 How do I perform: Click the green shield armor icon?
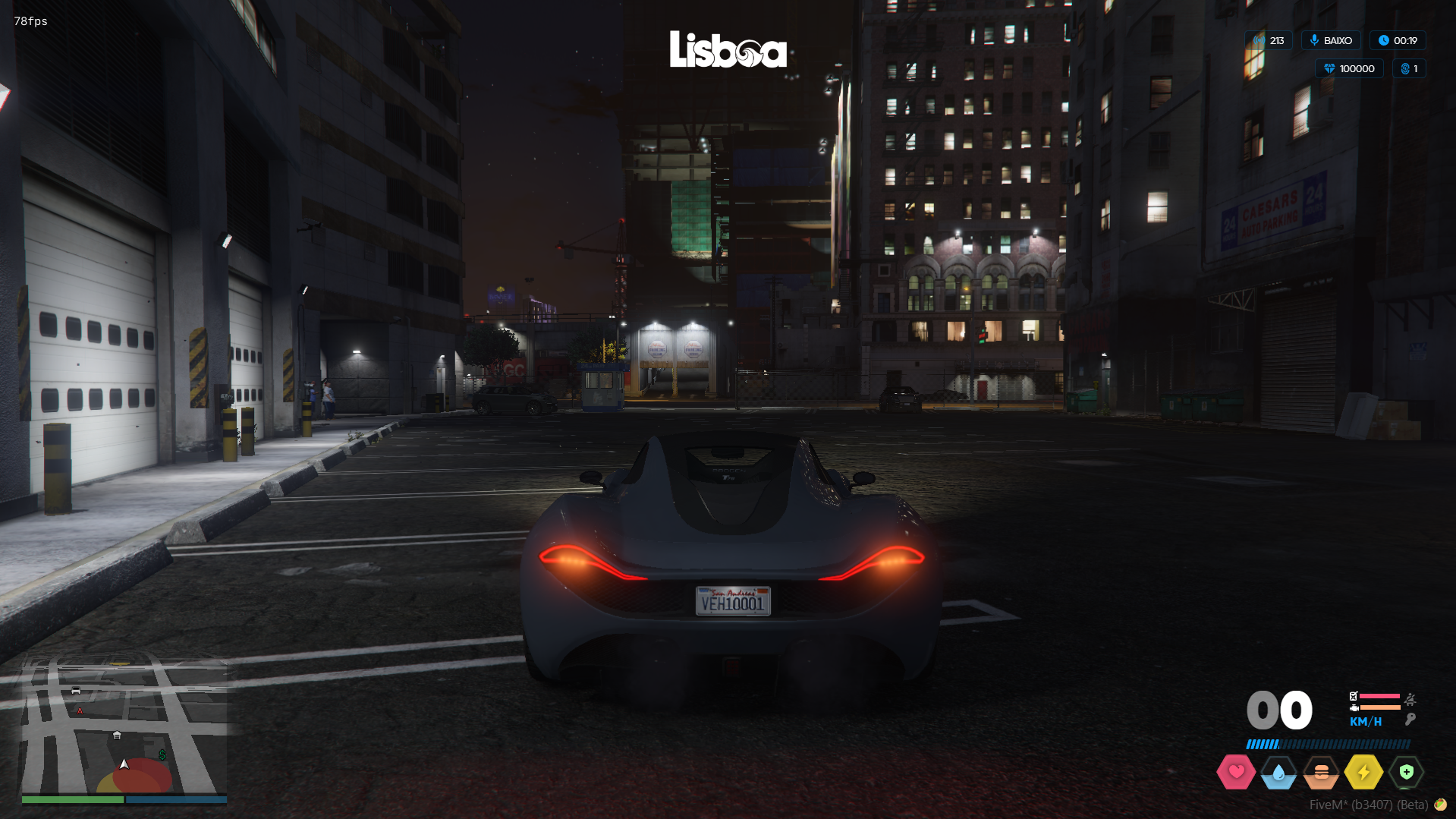coord(1406,772)
